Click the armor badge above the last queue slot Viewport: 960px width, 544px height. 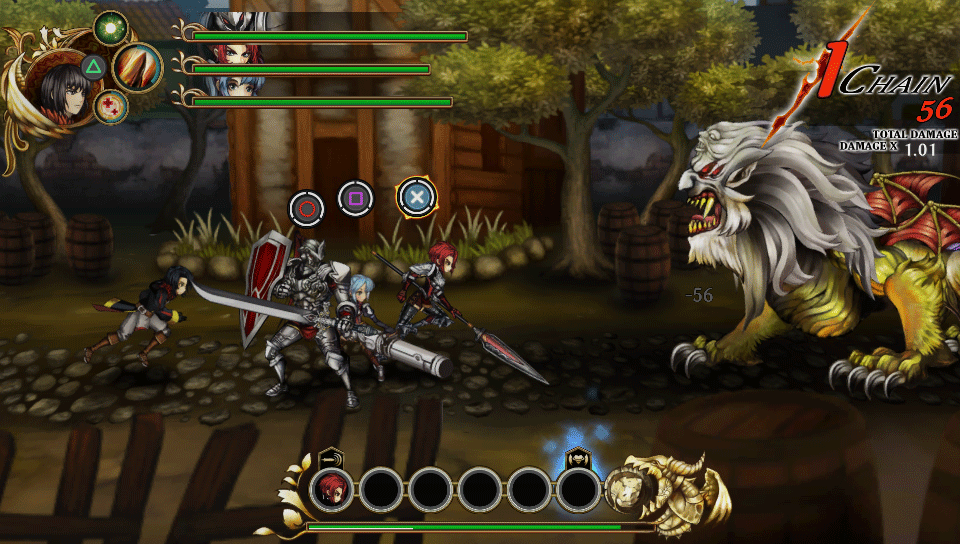[x=577, y=457]
